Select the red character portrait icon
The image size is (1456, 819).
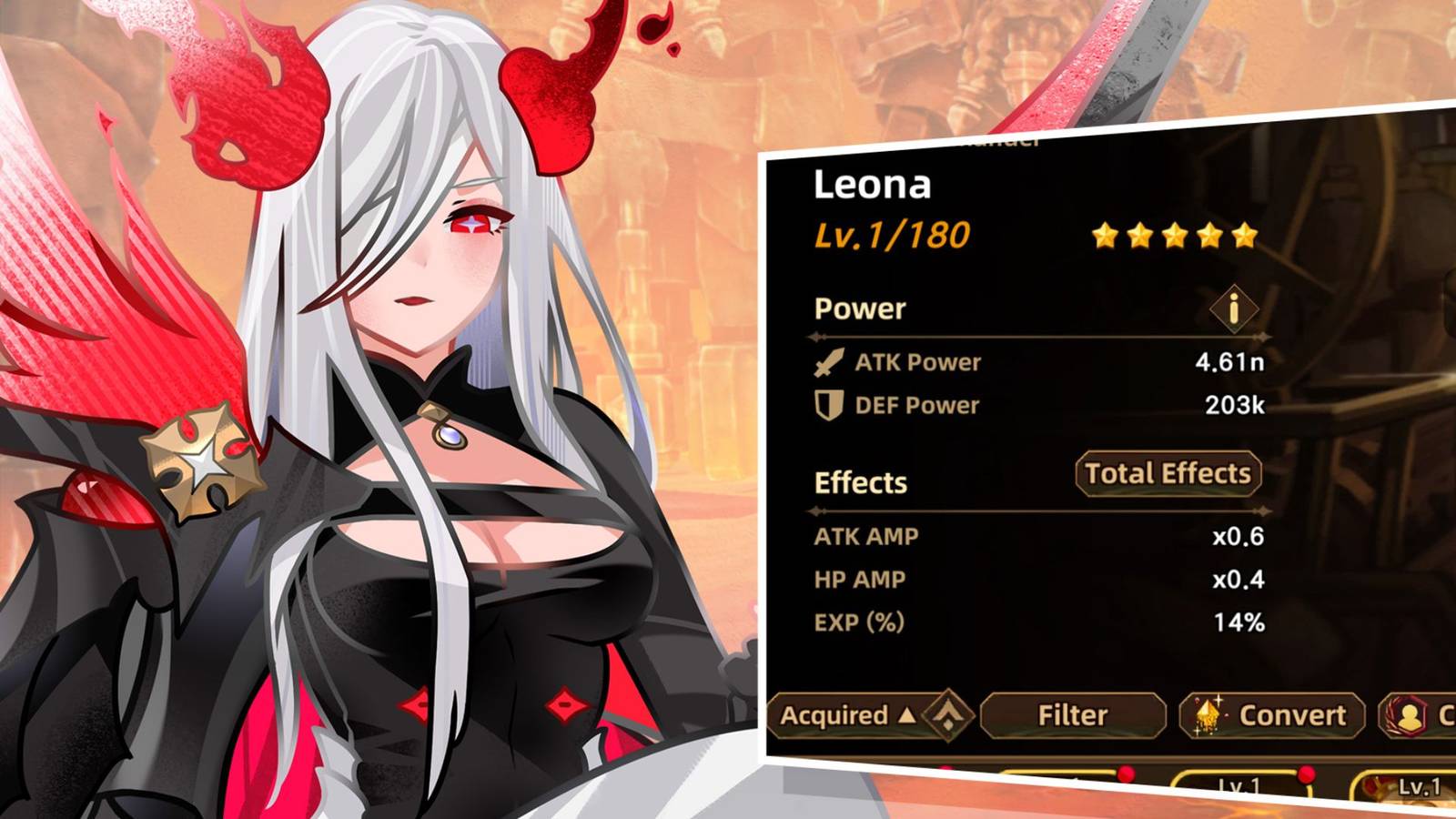point(1409,715)
